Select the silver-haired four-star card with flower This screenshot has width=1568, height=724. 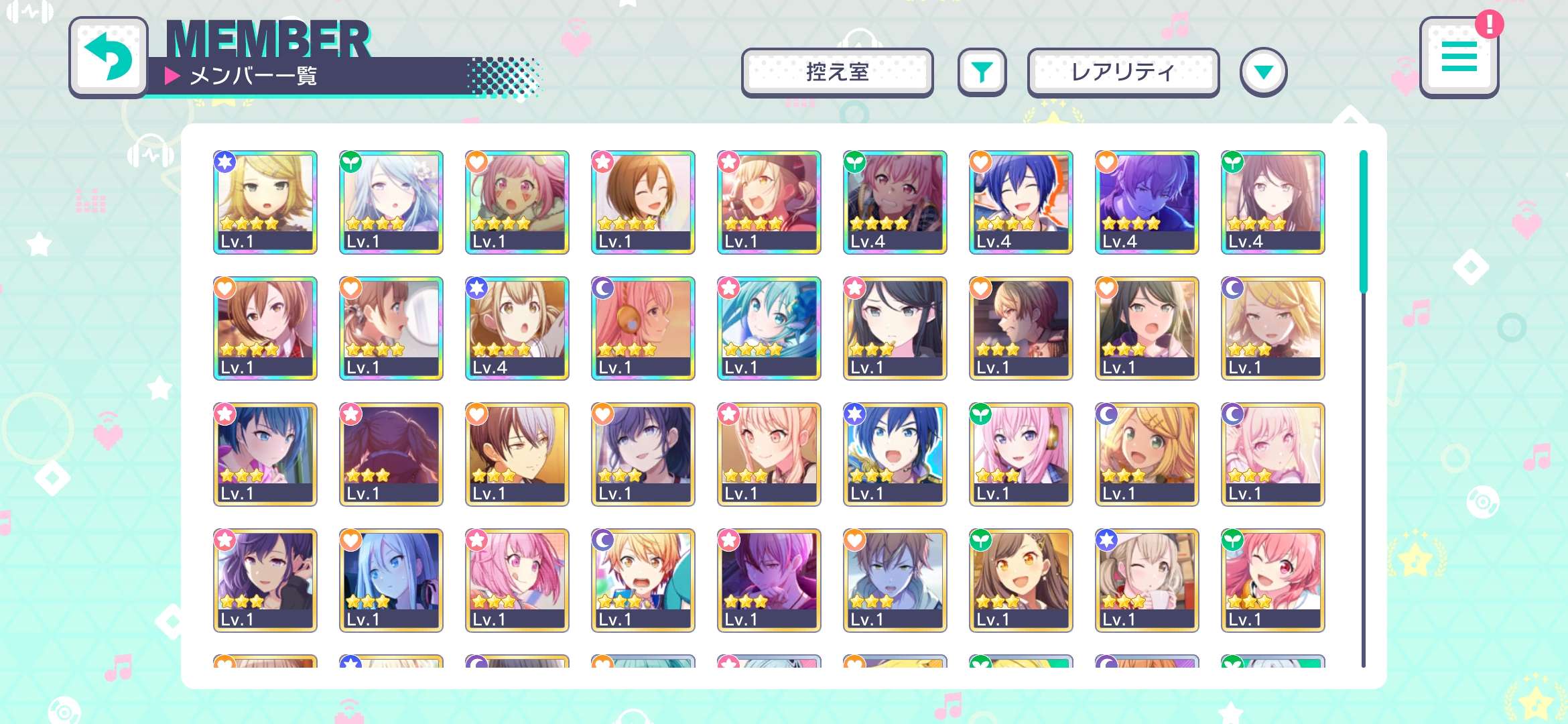point(391,202)
